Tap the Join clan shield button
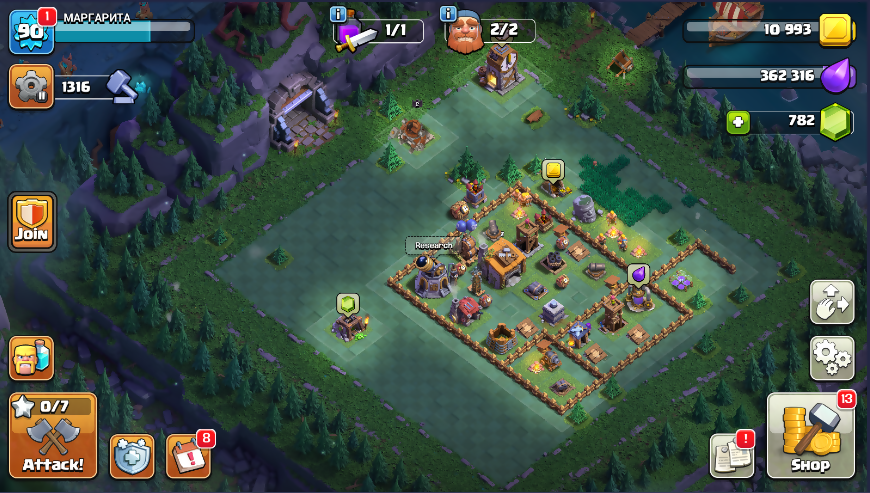 [32, 221]
